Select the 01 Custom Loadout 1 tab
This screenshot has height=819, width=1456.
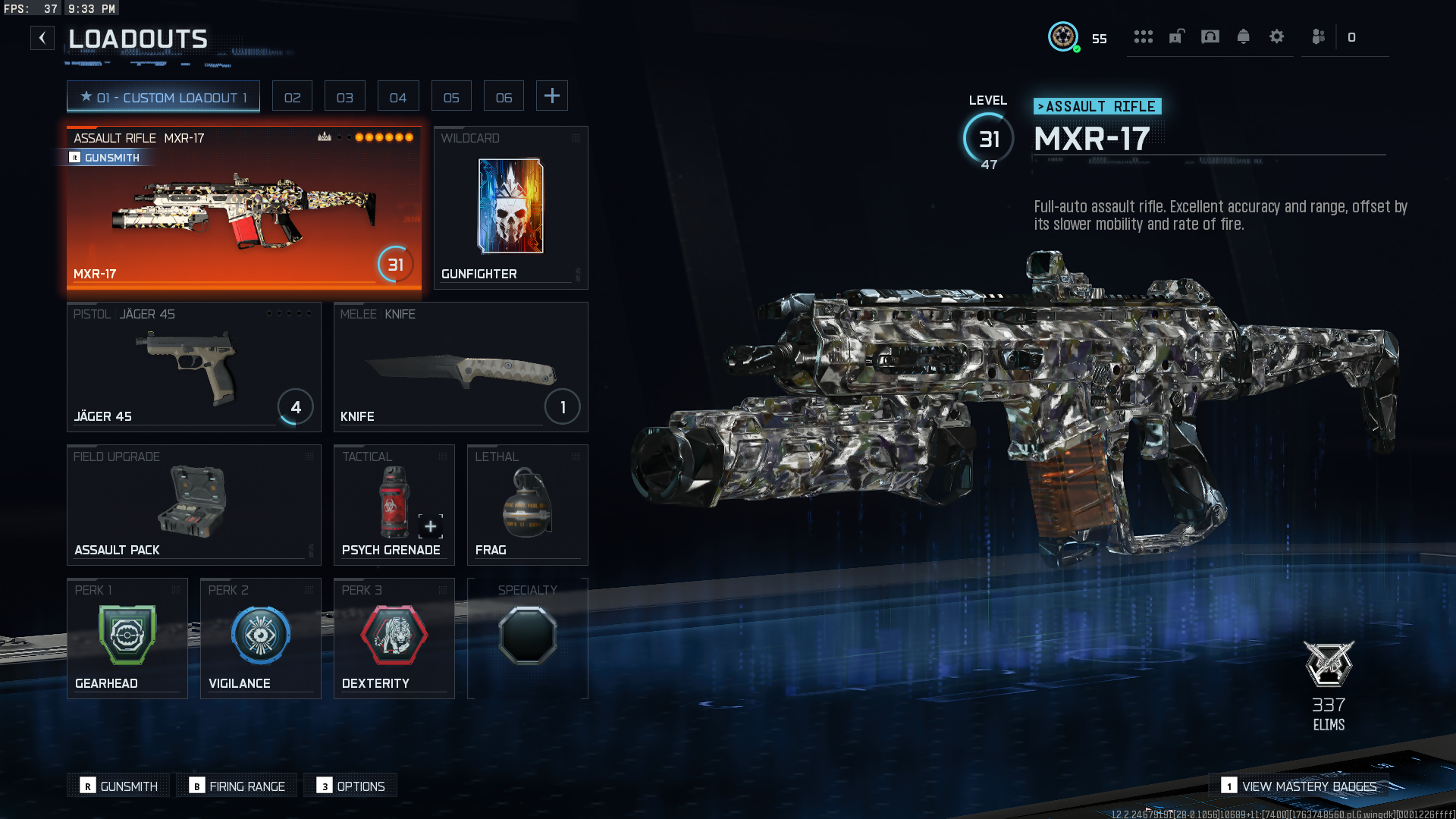(163, 97)
